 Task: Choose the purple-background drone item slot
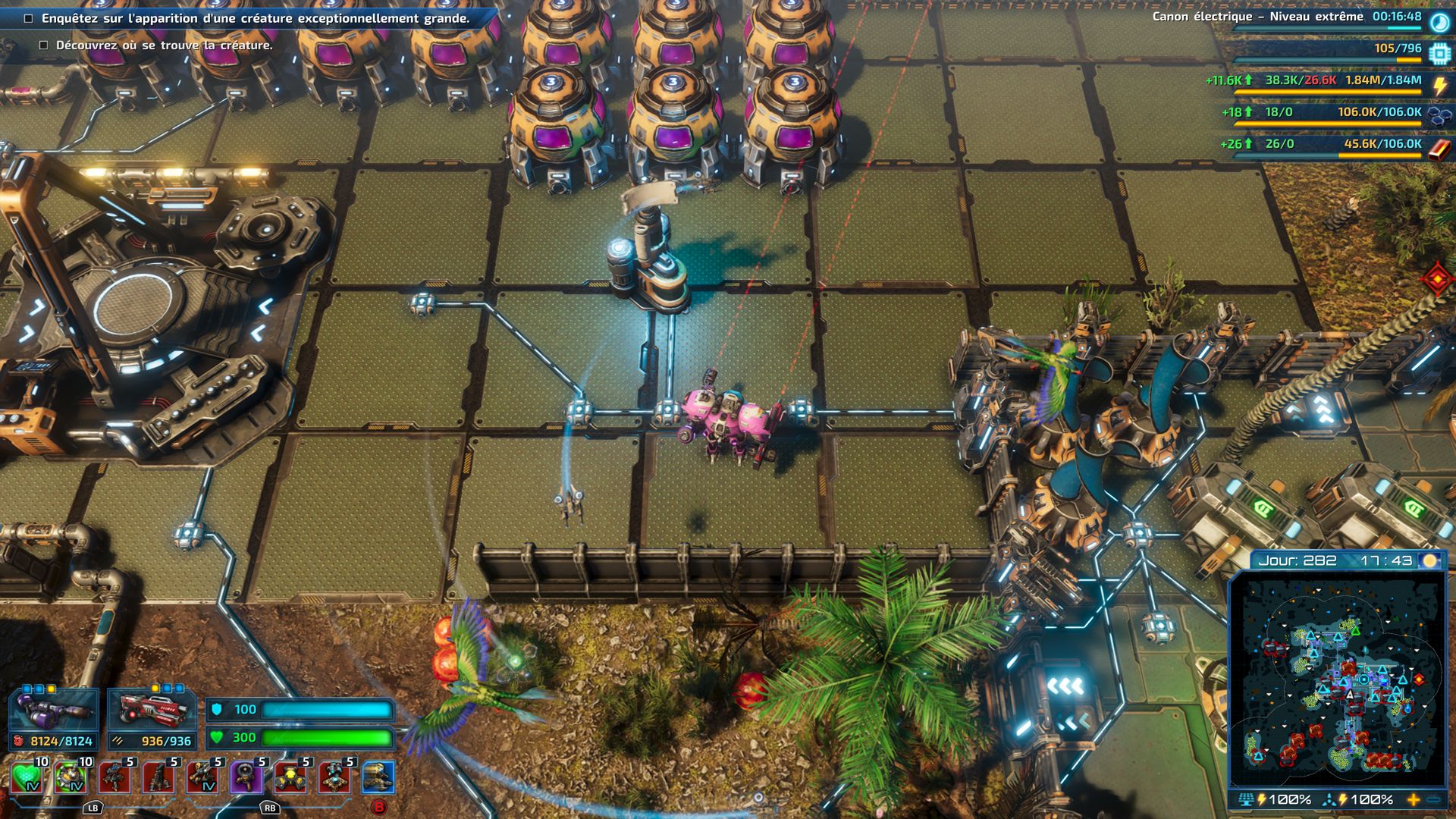[246, 777]
